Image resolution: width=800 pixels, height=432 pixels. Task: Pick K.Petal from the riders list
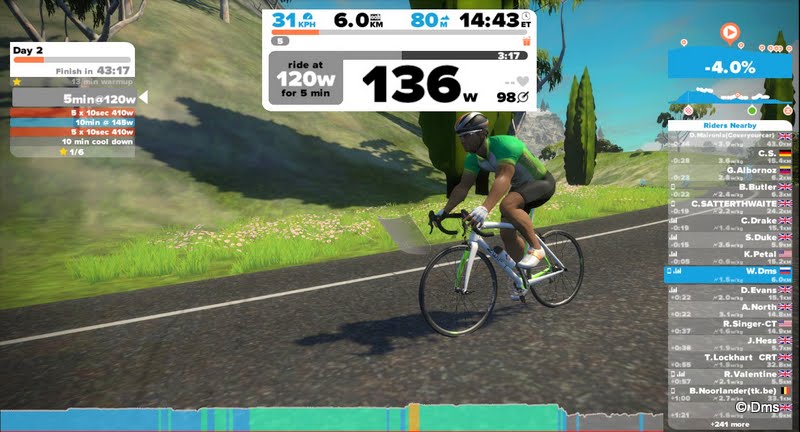click(x=728, y=255)
